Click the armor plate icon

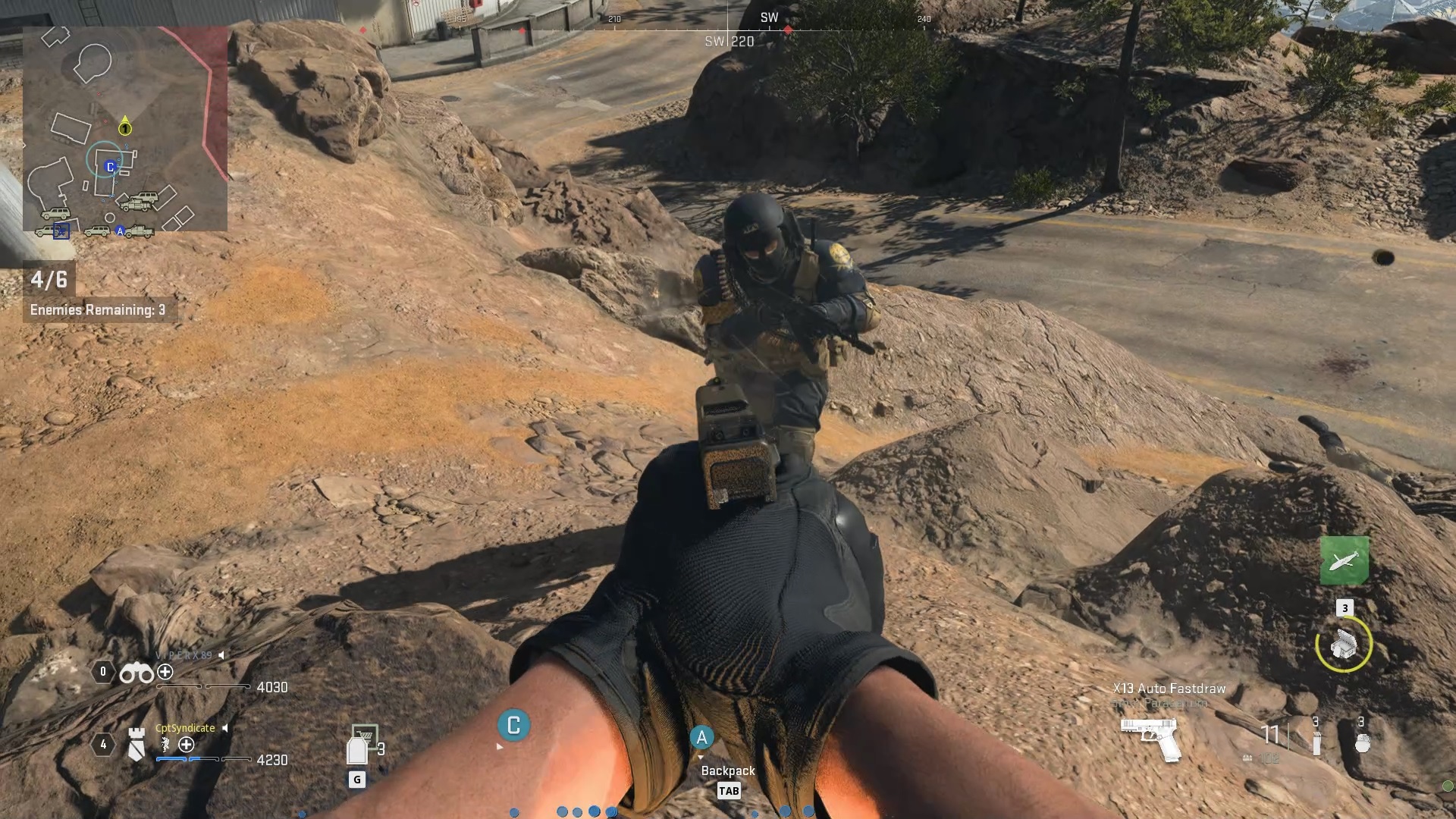coord(357,749)
